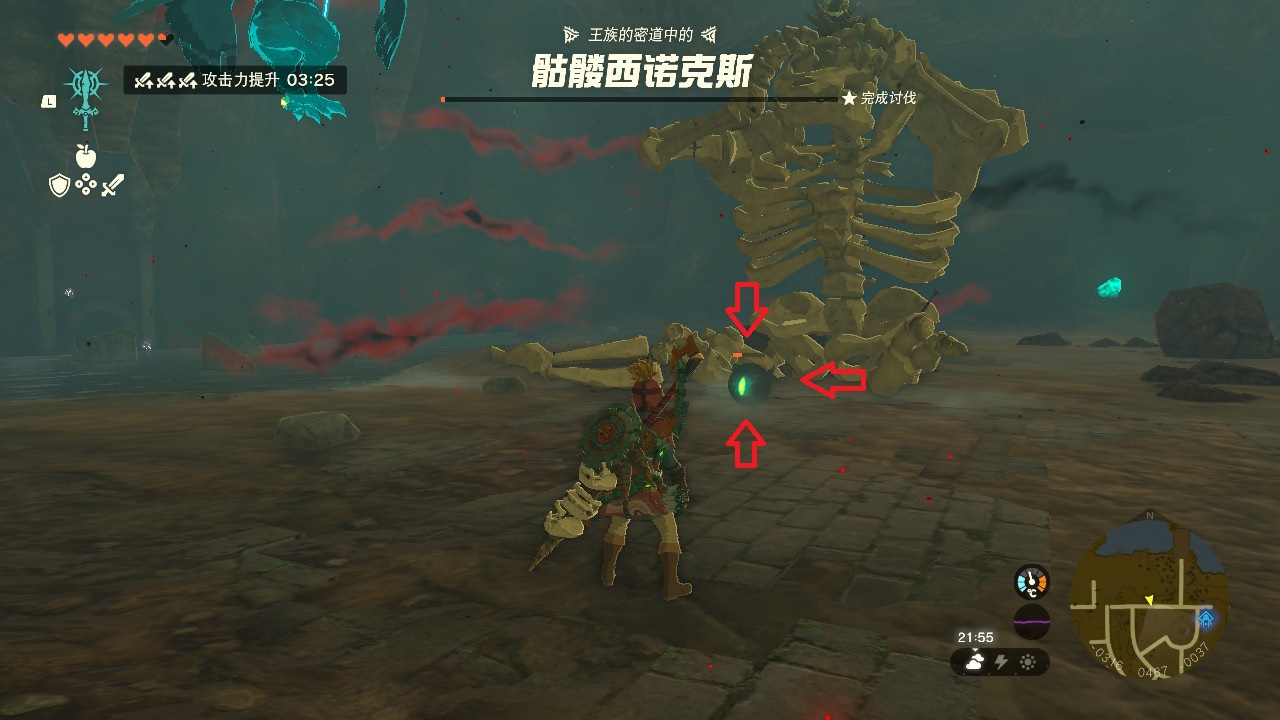Viewport: 1280px width, 720px height.
Task: Open the circular minimap
Action: click(1149, 597)
